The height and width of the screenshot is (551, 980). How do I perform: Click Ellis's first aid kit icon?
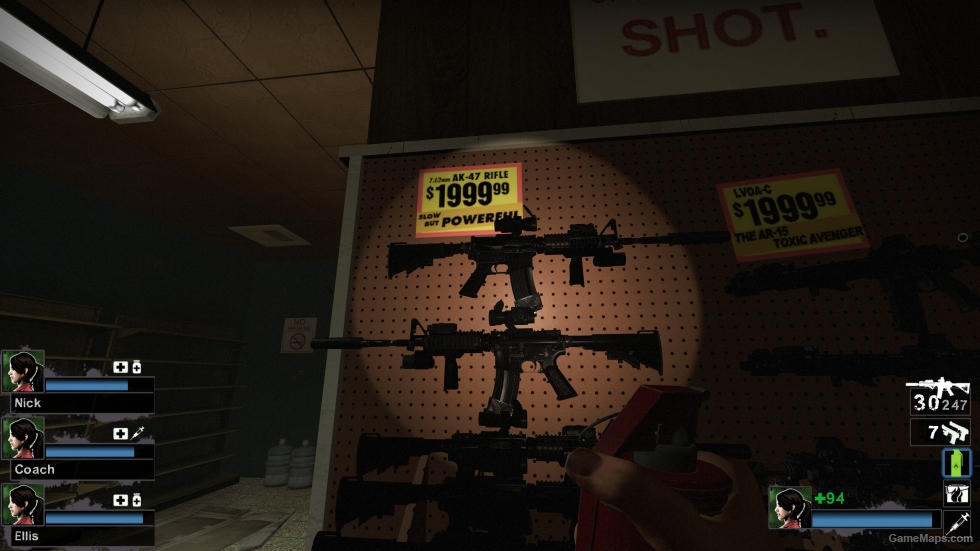[x=120, y=500]
